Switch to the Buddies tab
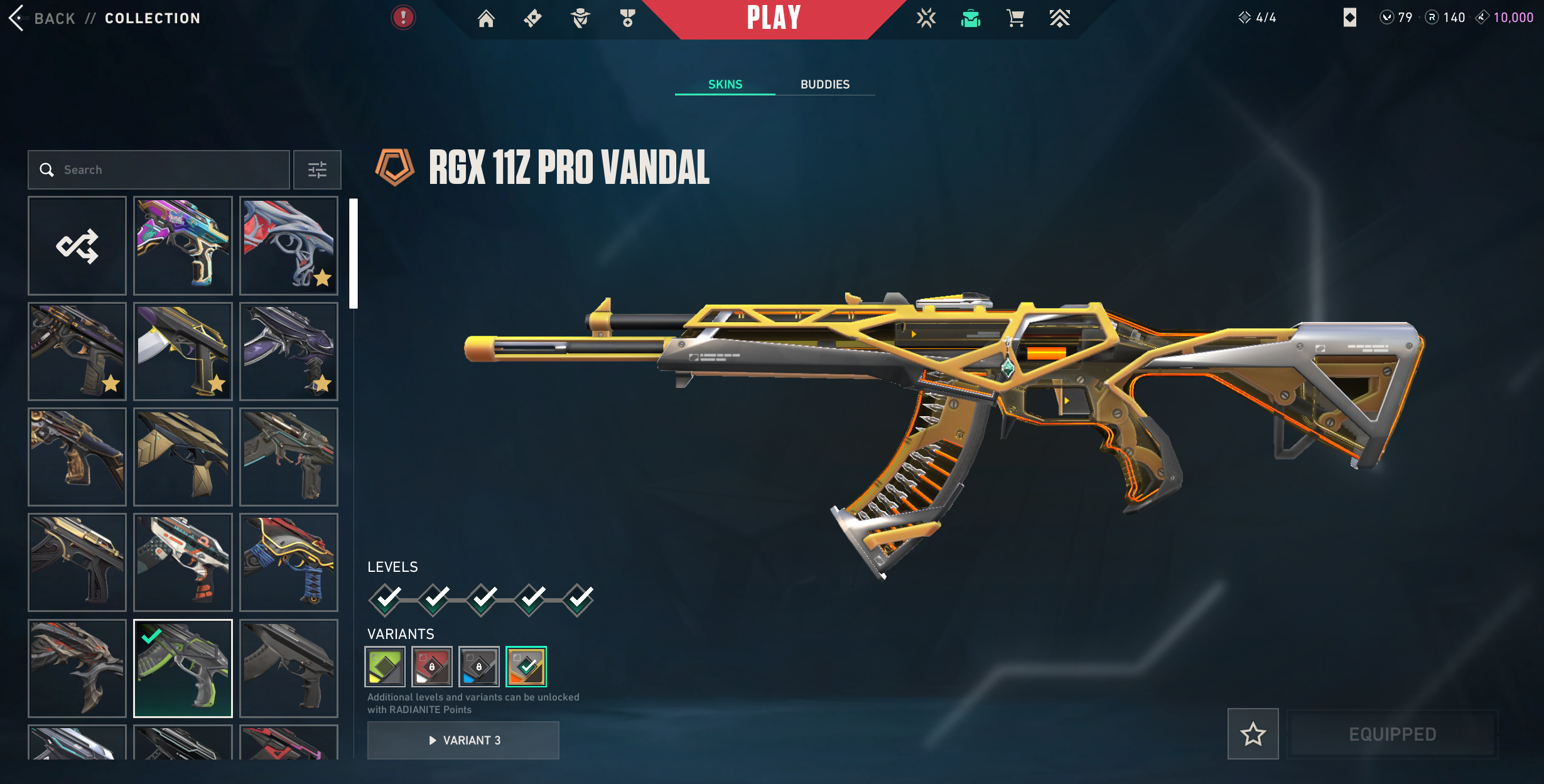 824,84
